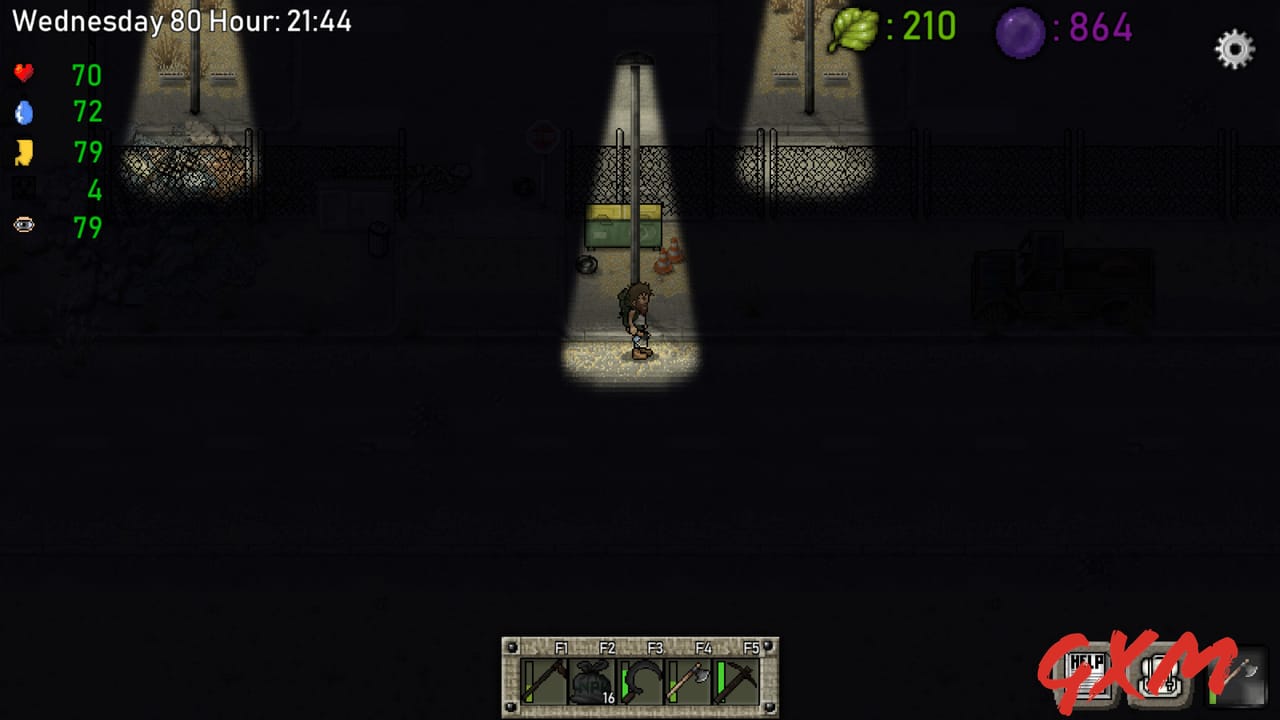Viewport: 1280px width, 720px height.
Task: Select the pickaxe in slot F5
Action: pyautogui.click(x=735, y=680)
